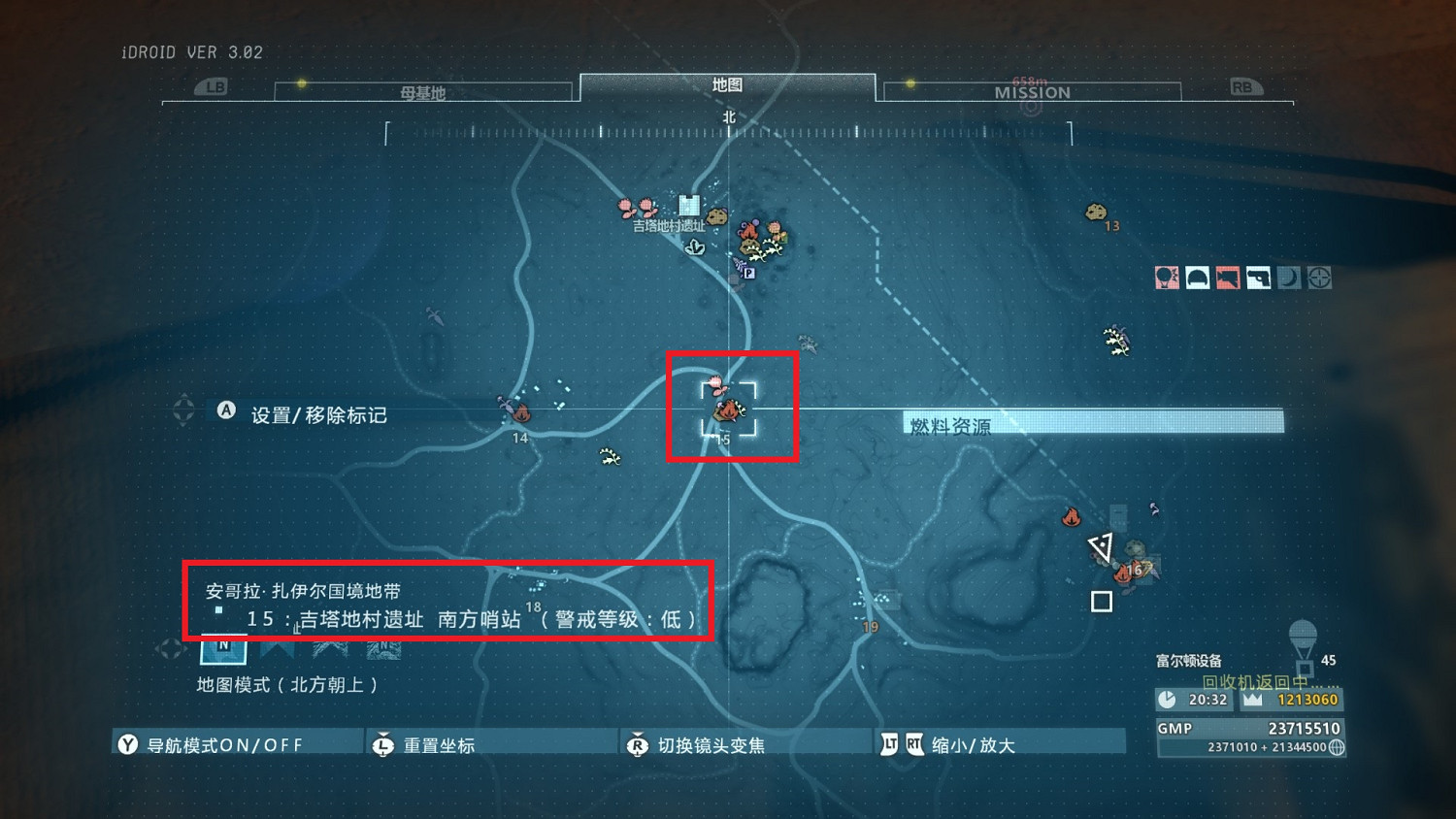Toggle 设置/移除标记 marker placement
Viewport: 1456px width, 819px height.
pyautogui.click(x=303, y=411)
